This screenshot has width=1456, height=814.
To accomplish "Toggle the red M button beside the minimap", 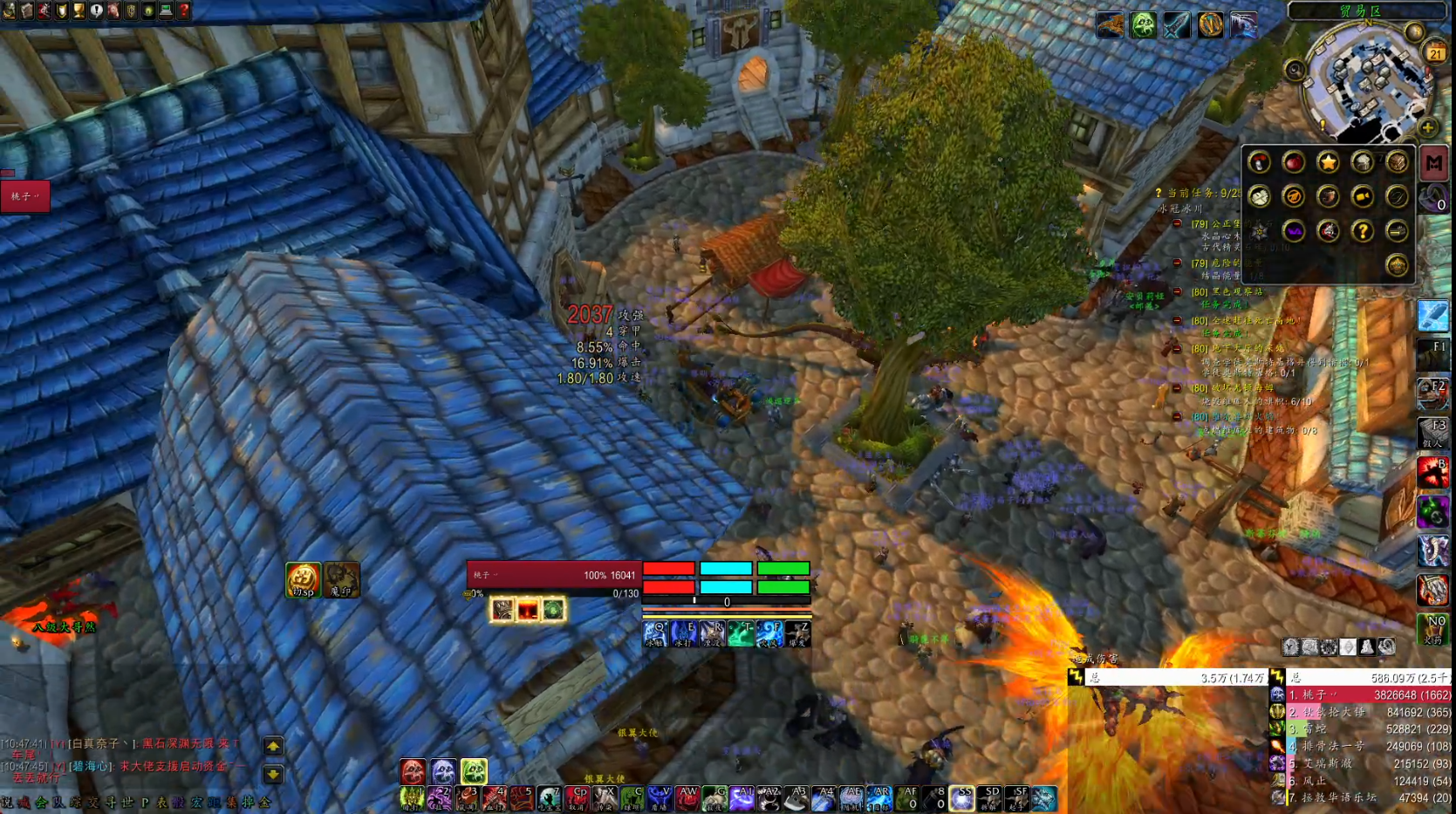I will [x=1433, y=163].
